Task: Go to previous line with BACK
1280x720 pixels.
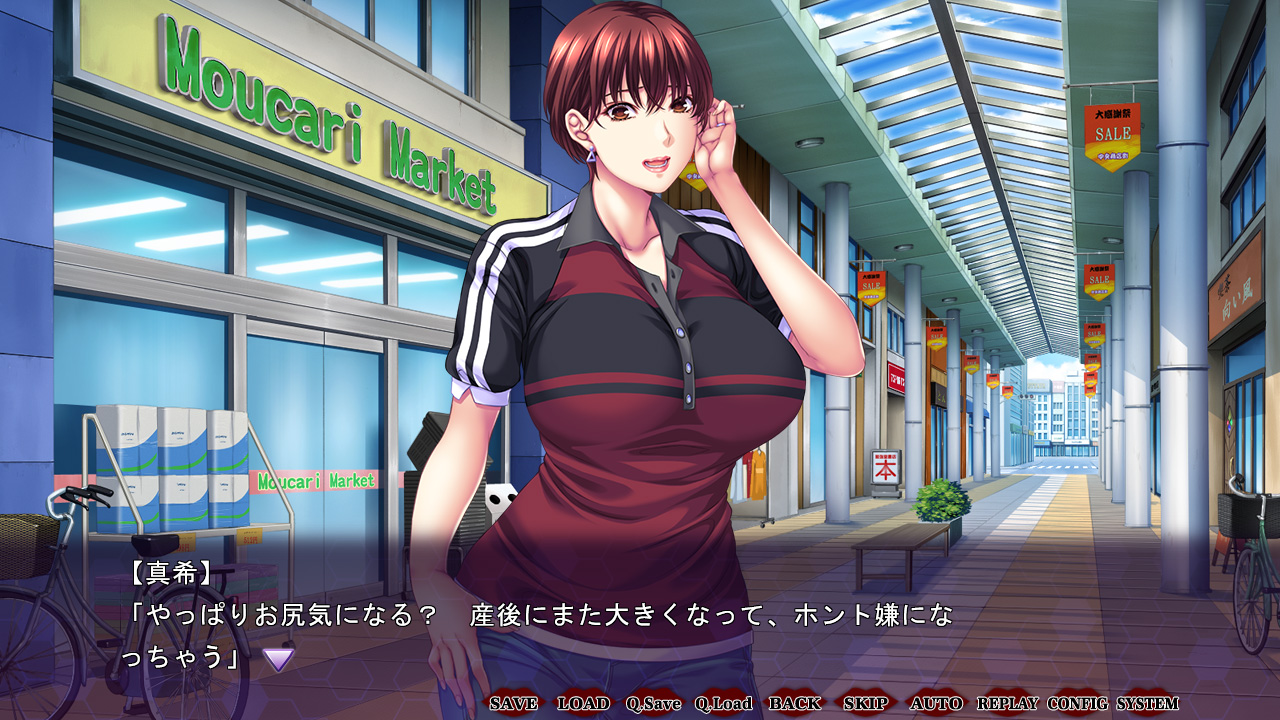Action: click(x=795, y=703)
